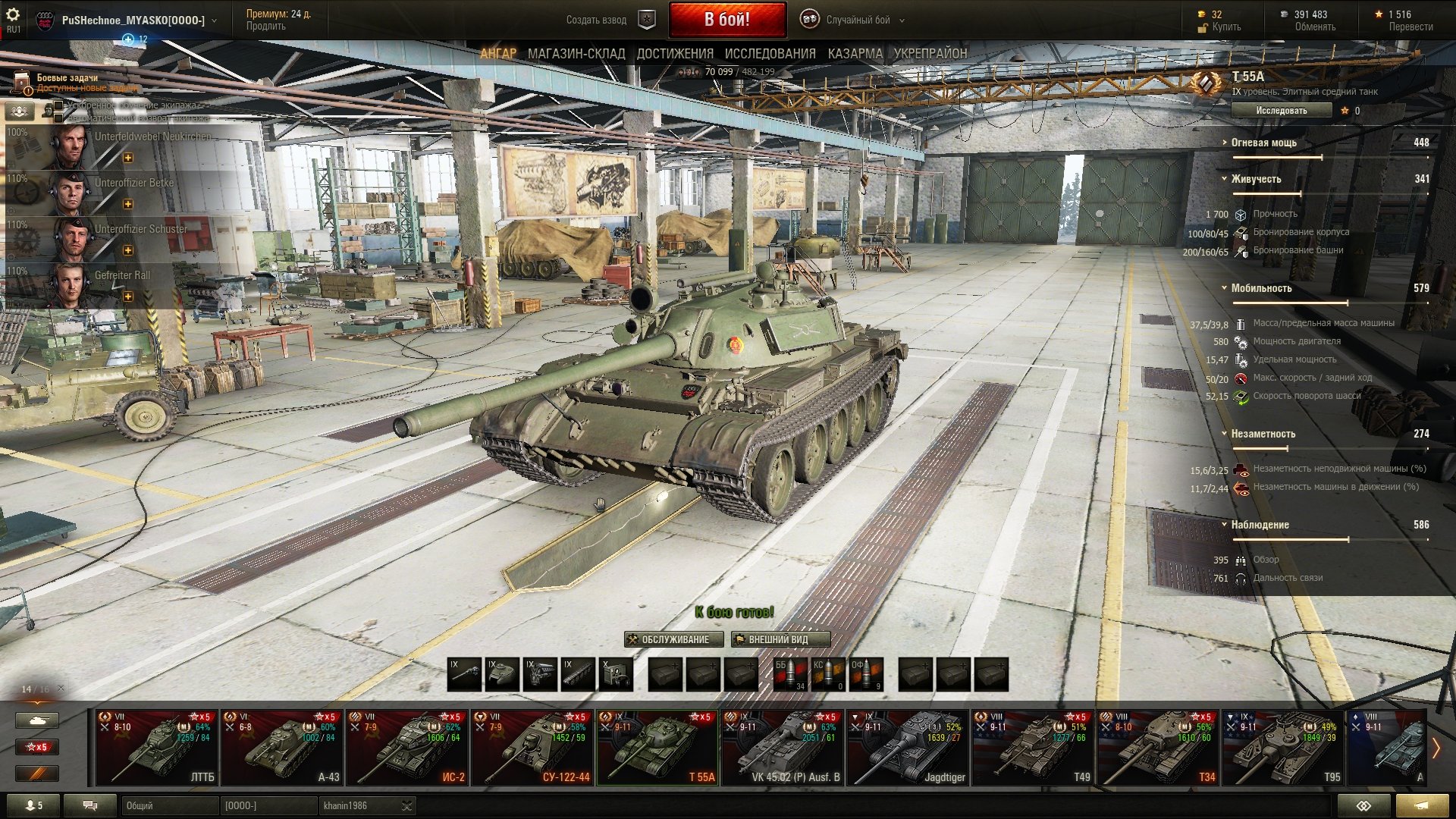Choose the ИС-2 tank in the carousel
Screen dimensions: 1456x819
coord(408,747)
